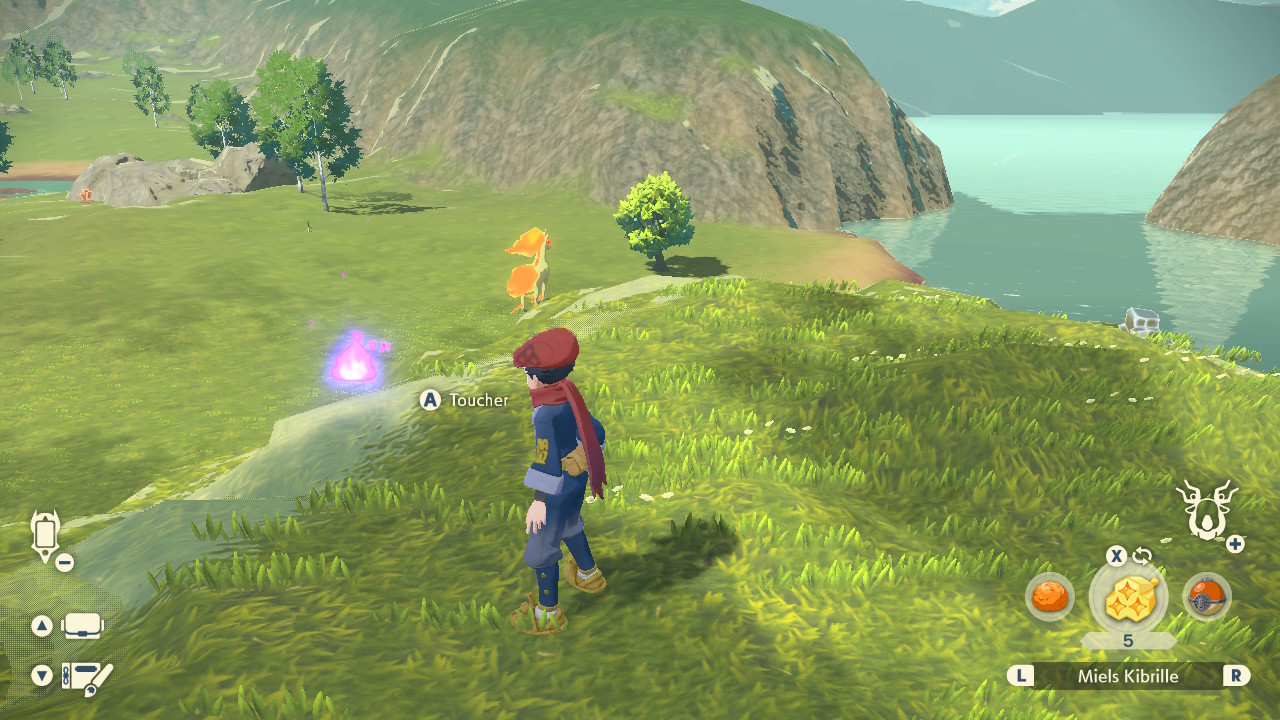Choose the orange berry item slot
The image size is (1280, 720).
[x=1050, y=597]
